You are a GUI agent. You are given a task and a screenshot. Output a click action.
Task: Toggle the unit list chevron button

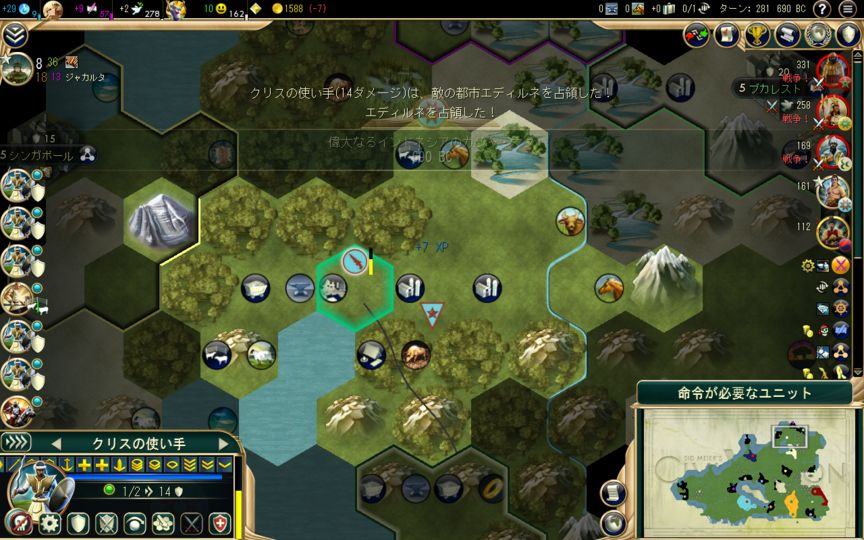point(16,442)
